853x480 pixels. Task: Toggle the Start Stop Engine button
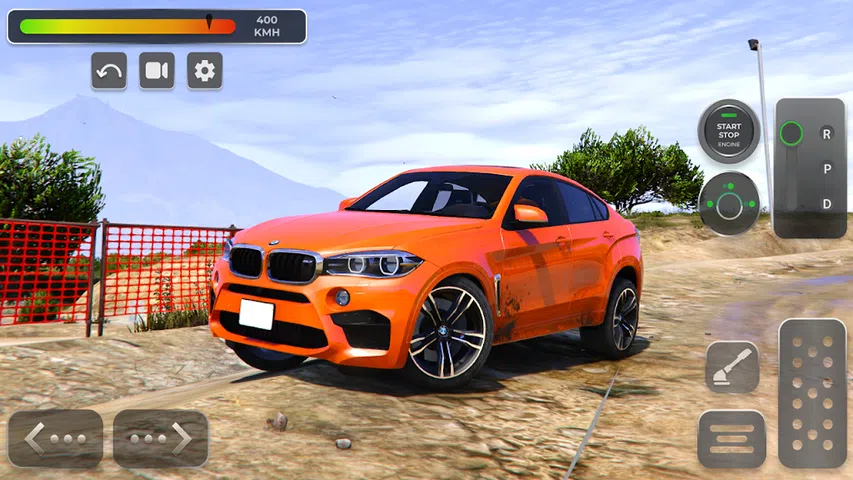(x=729, y=132)
